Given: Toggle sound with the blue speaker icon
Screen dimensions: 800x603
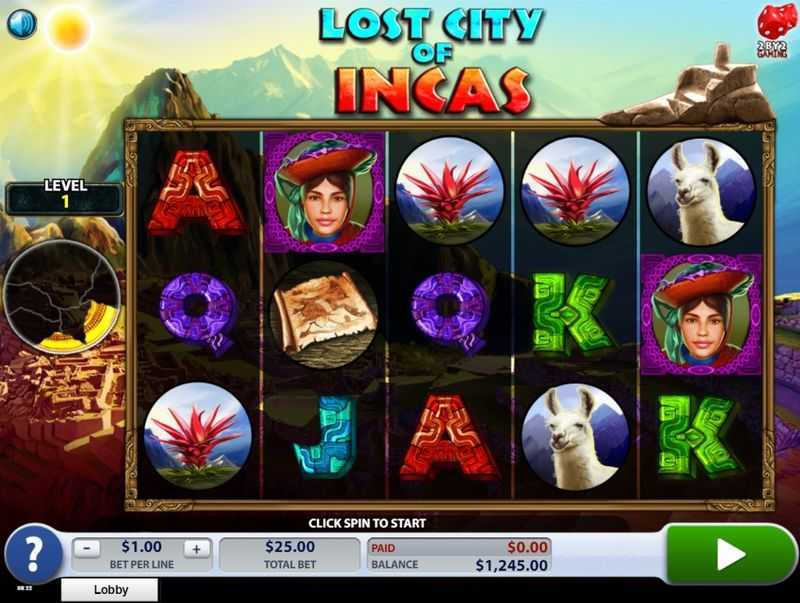Looking at the screenshot, I should 22,23.
